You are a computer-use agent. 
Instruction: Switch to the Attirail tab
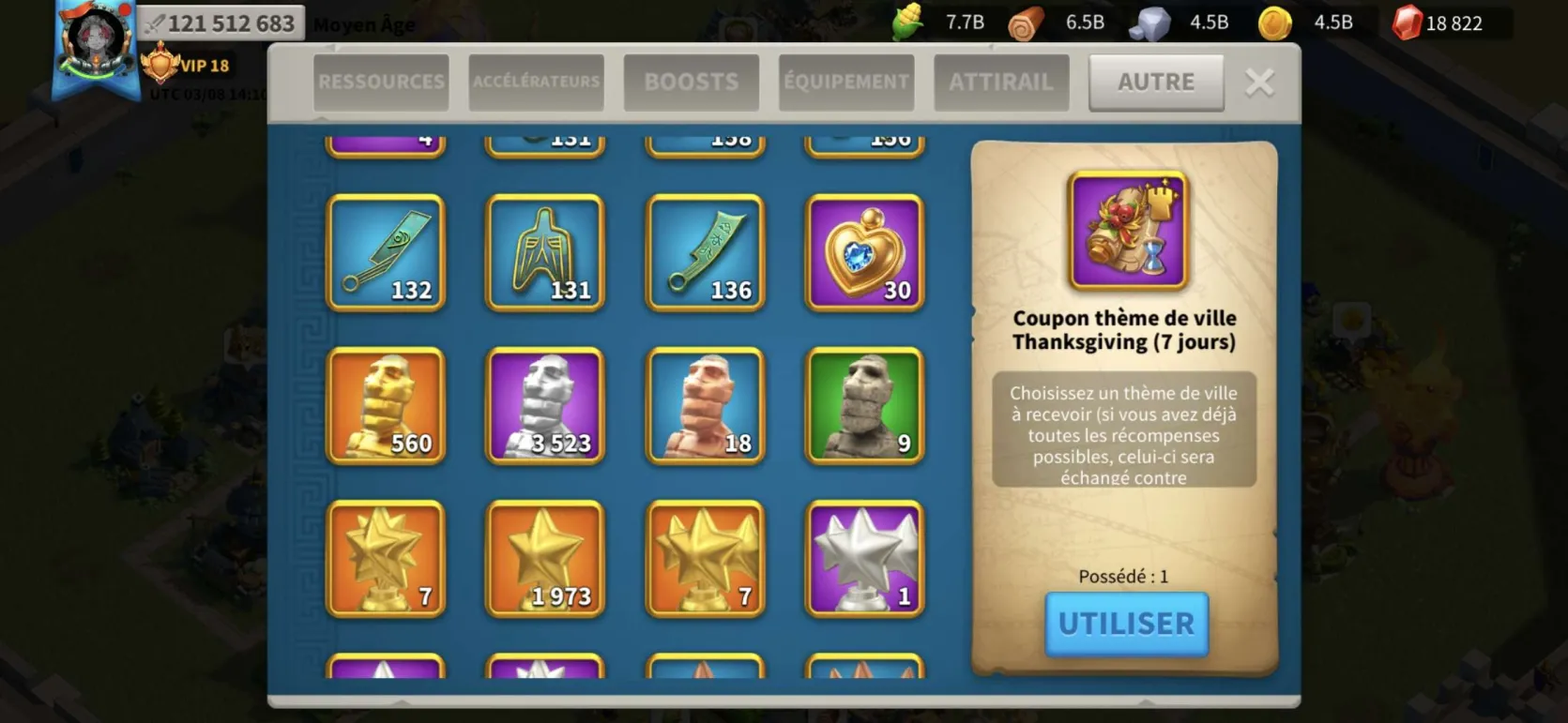[1001, 83]
